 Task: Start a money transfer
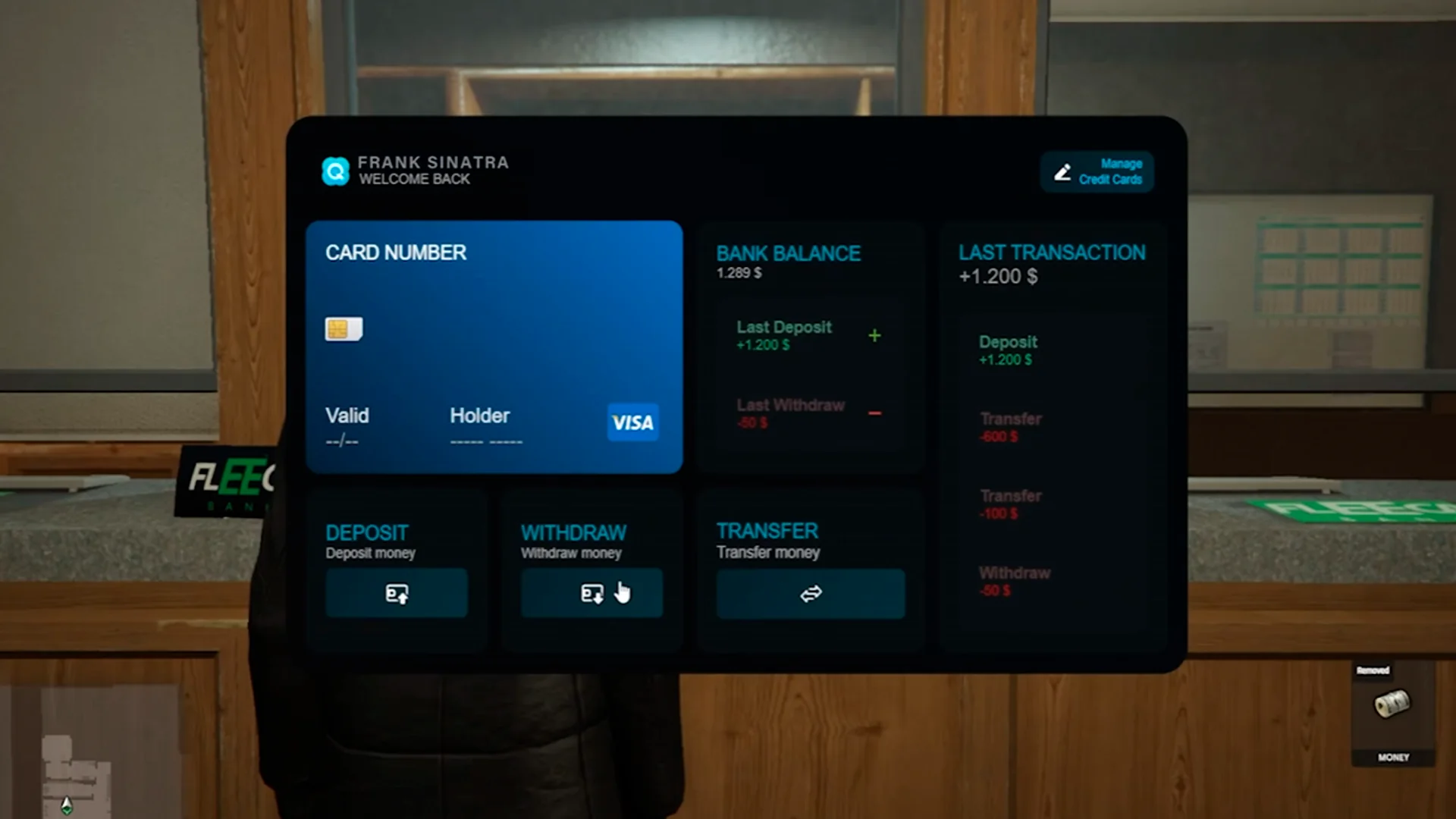[810, 594]
